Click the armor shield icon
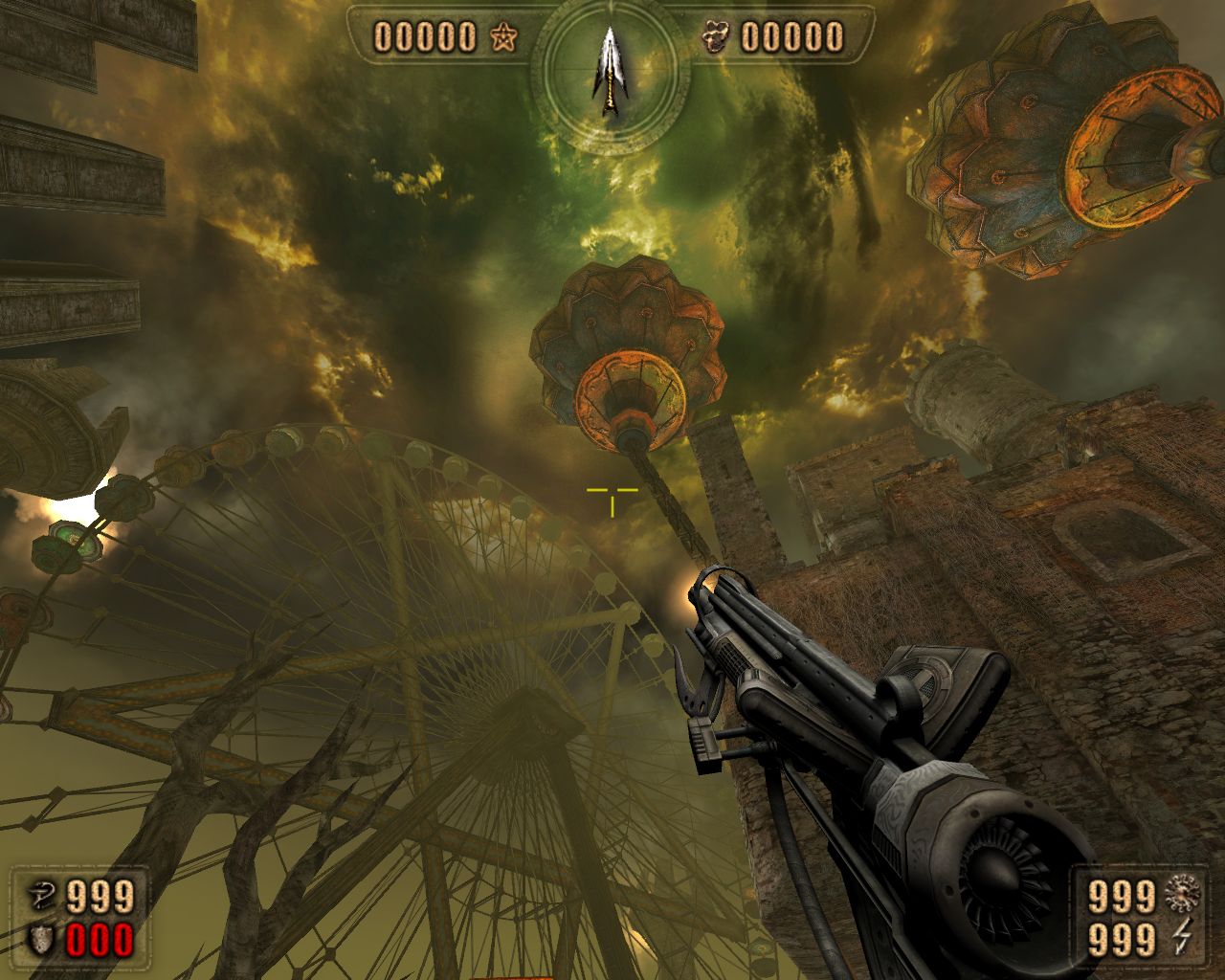This screenshot has width=1225, height=980. pos(43,938)
